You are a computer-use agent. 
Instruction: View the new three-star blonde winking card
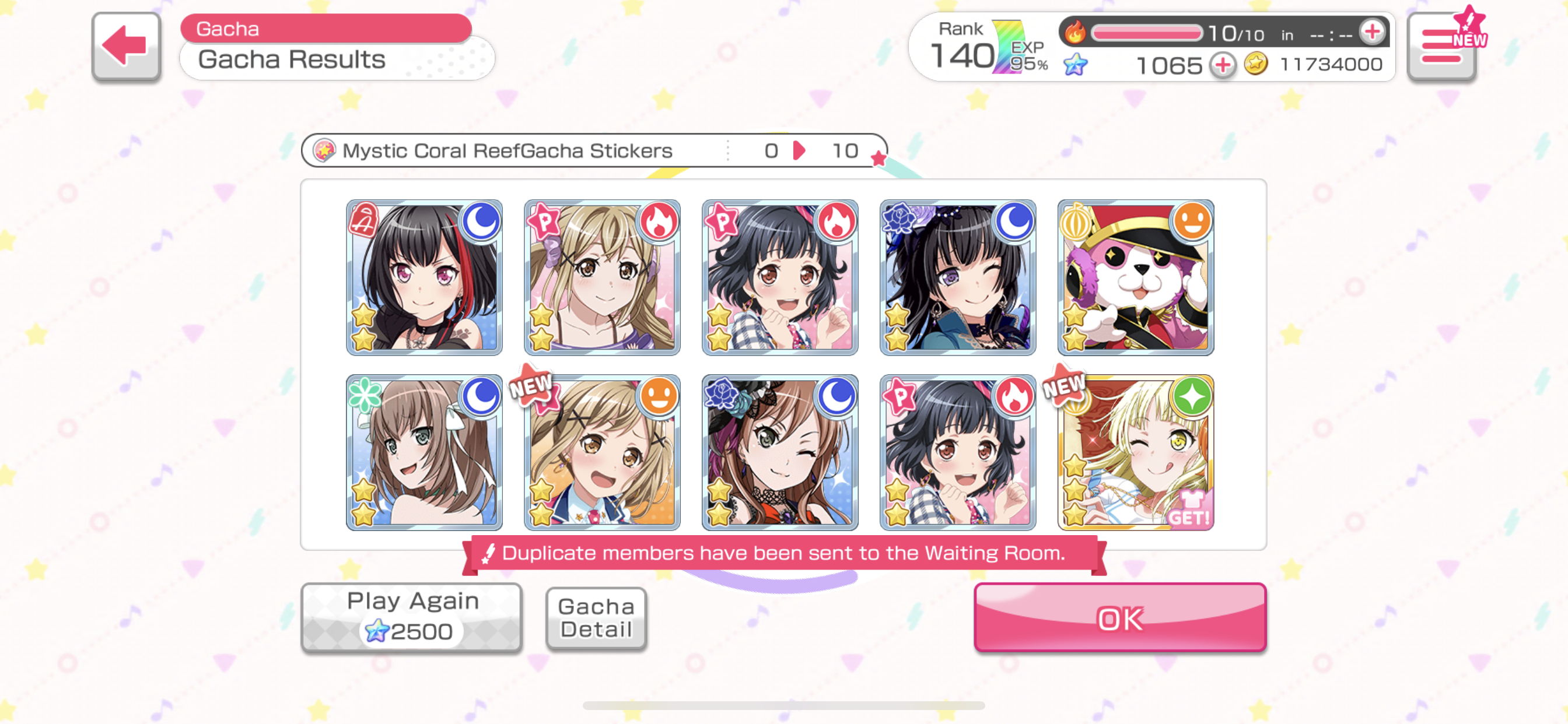pyautogui.click(x=1135, y=453)
